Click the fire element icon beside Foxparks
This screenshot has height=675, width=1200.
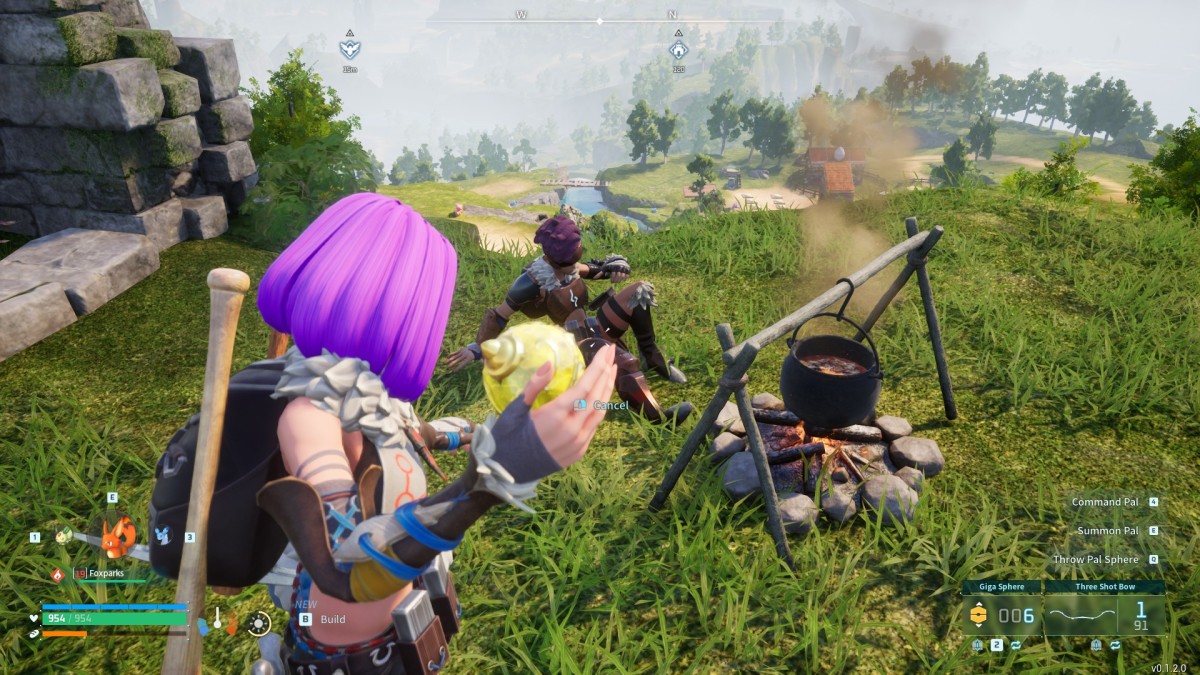click(57, 574)
